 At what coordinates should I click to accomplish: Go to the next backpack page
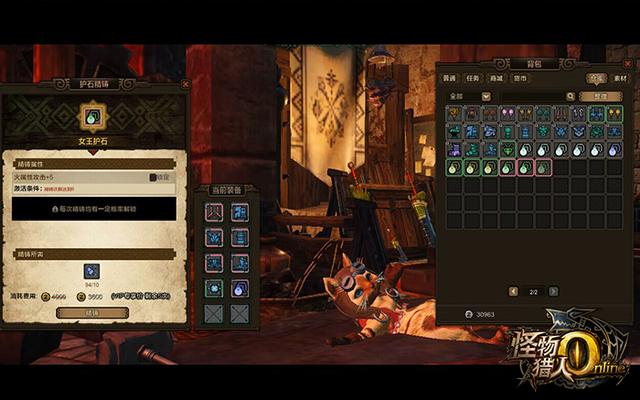[553, 291]
